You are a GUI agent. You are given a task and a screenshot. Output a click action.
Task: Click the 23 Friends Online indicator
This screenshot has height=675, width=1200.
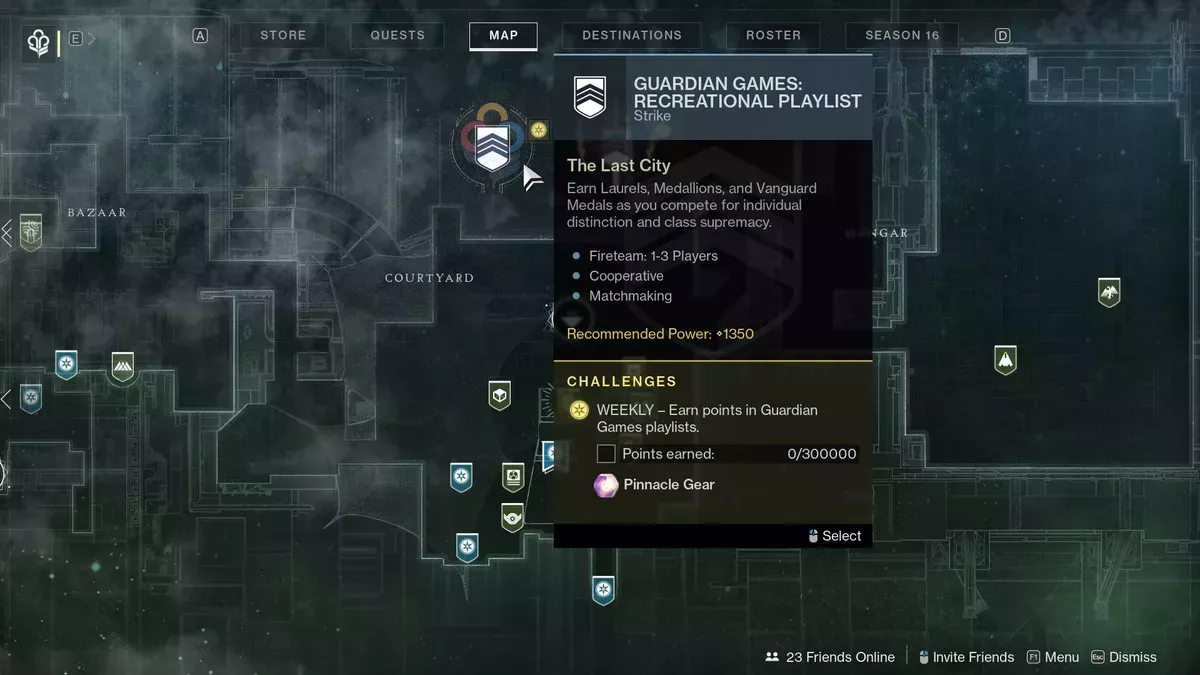tap(830, 657)
